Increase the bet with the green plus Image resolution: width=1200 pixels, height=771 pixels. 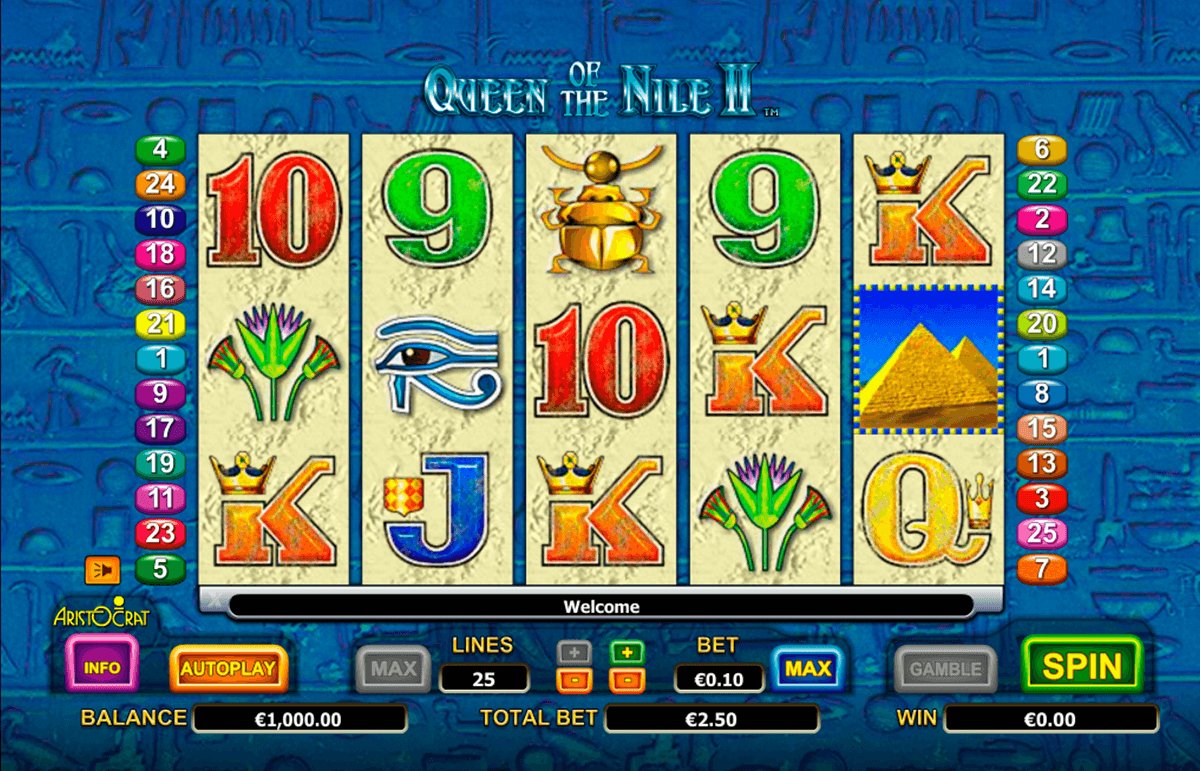(x=627, y=653)
